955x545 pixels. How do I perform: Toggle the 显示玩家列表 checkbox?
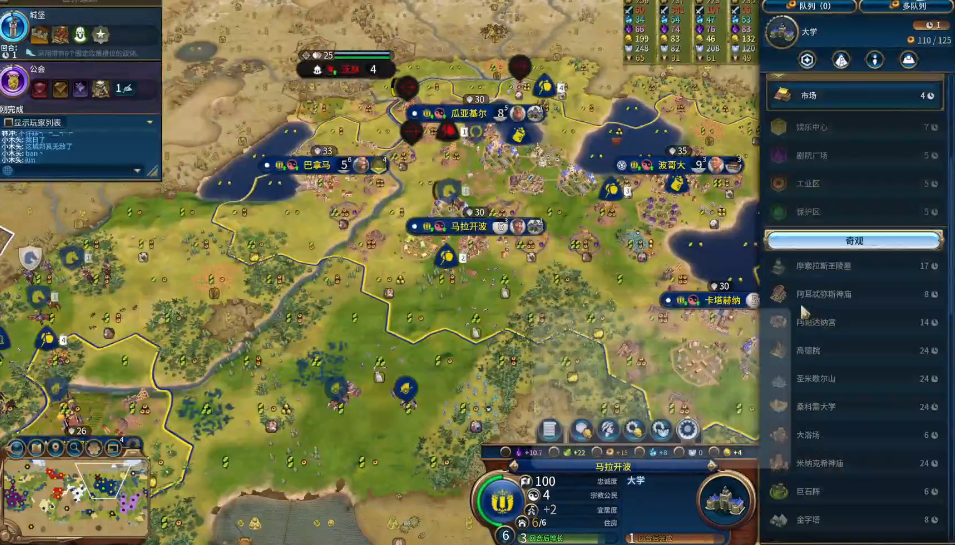point(10,122)
